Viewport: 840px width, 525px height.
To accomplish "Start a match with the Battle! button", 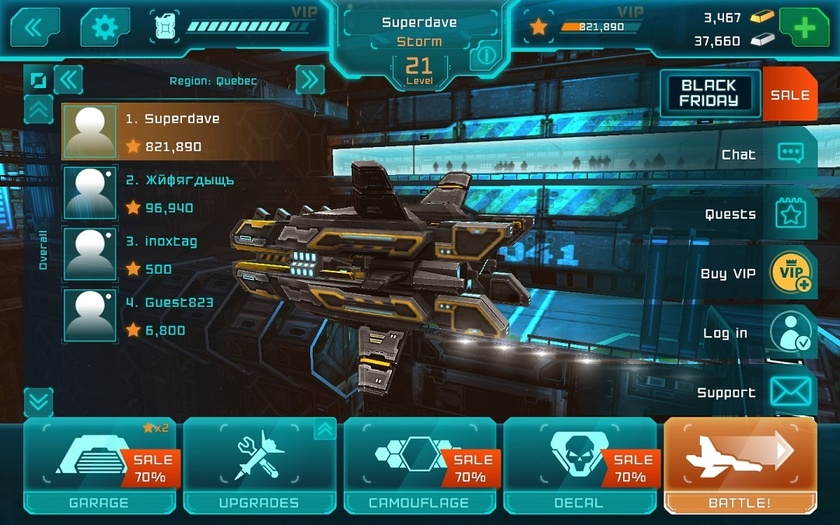I will (741, 466).
